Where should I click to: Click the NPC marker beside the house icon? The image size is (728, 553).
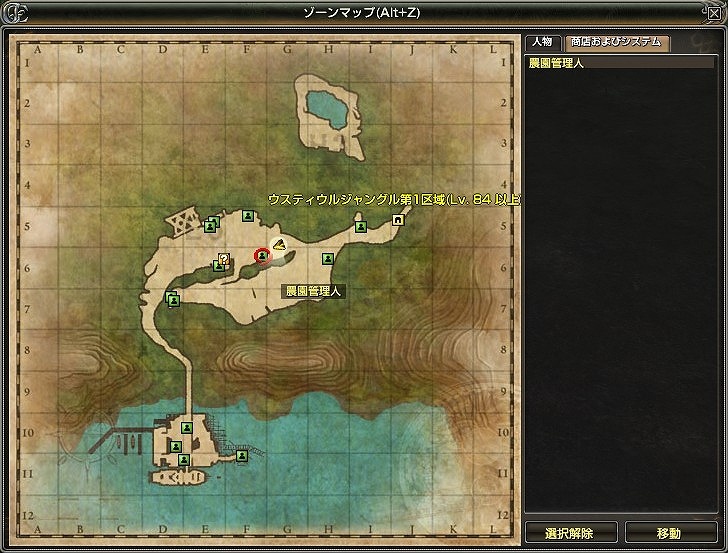point(360,228)
